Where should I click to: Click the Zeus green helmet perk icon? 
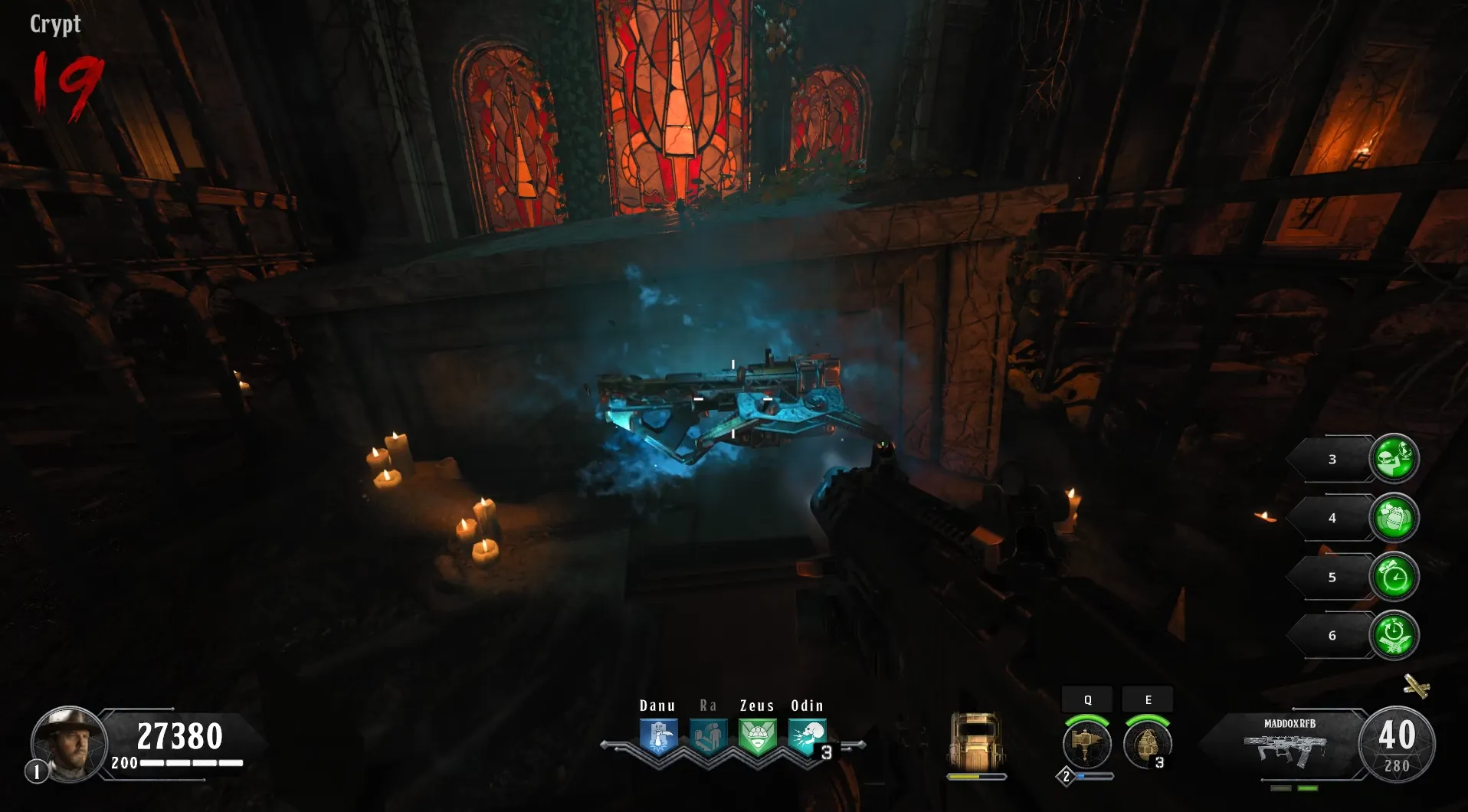(x=757, y=737)
